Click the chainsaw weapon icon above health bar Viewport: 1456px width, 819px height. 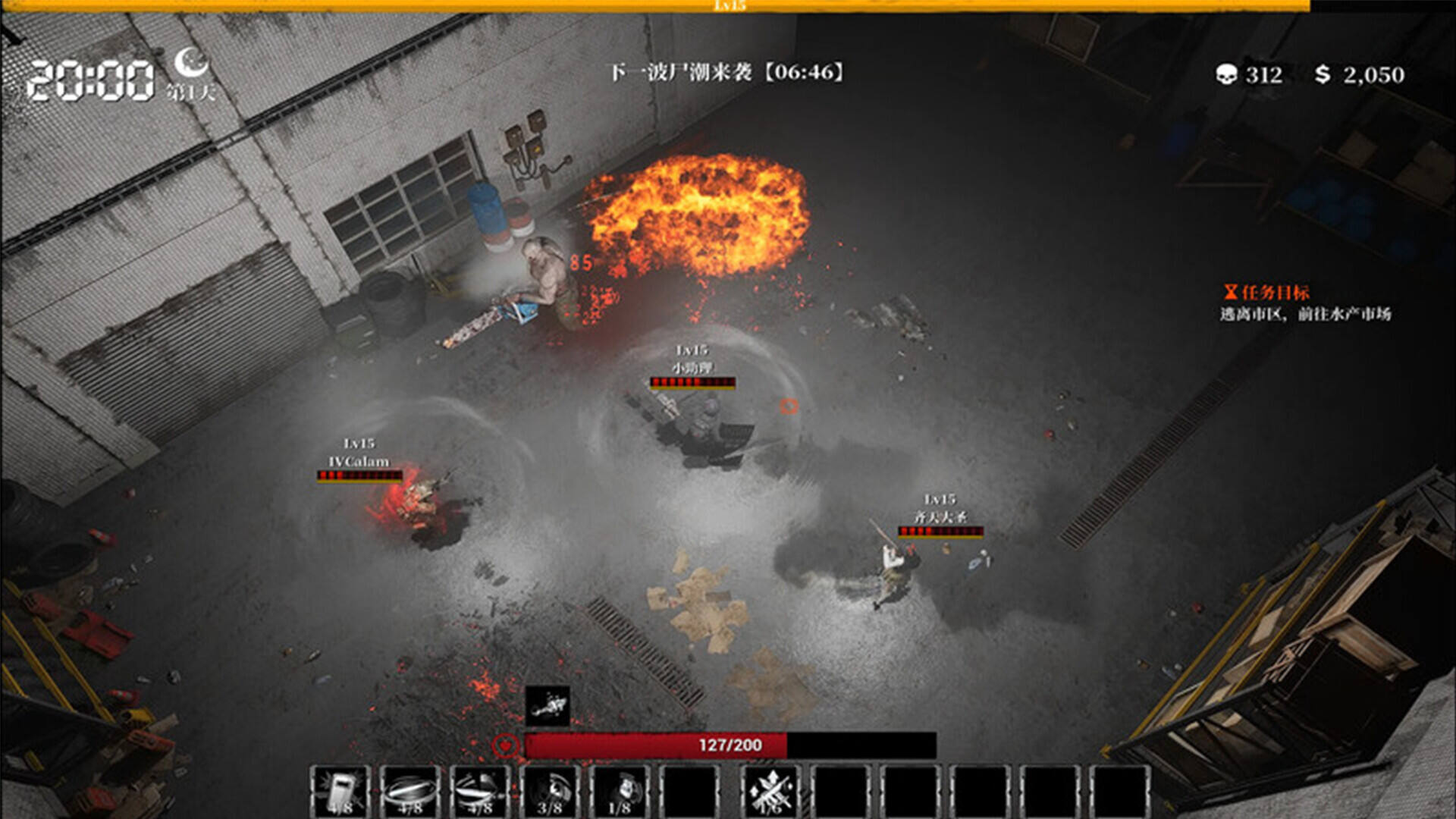pos(548,707)
